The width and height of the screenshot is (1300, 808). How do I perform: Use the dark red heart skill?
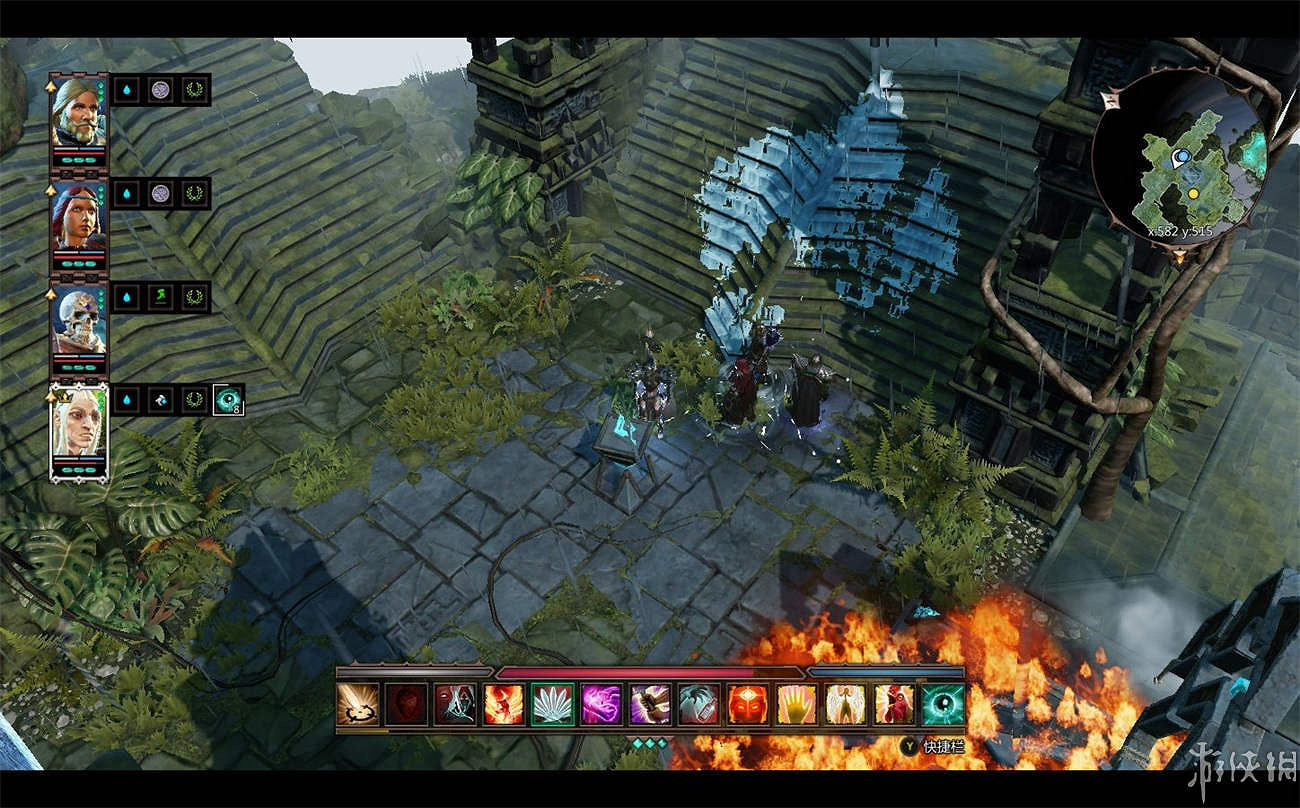(x=407, y=704)
